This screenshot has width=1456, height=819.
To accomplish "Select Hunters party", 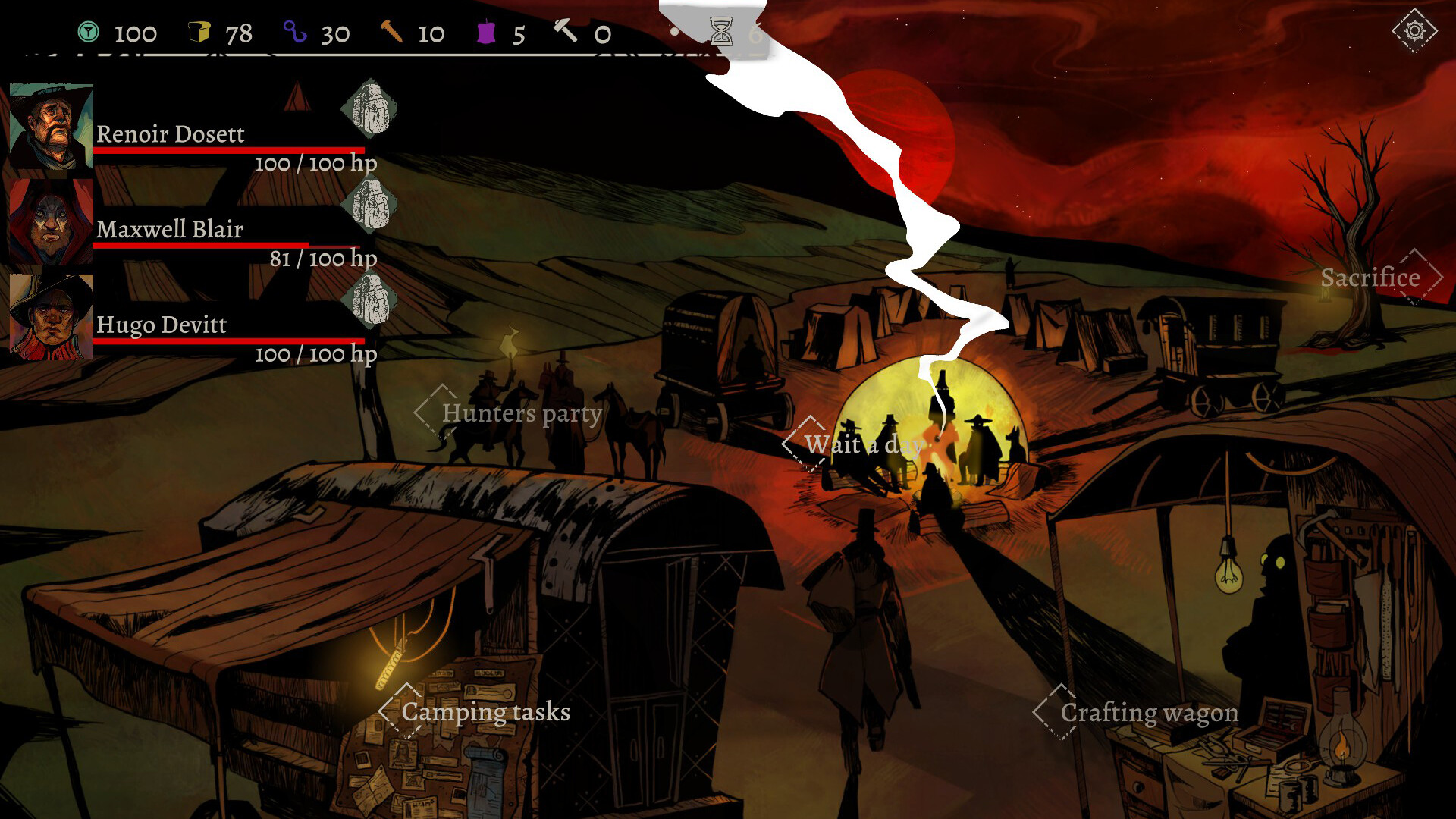I will [522, 413].
